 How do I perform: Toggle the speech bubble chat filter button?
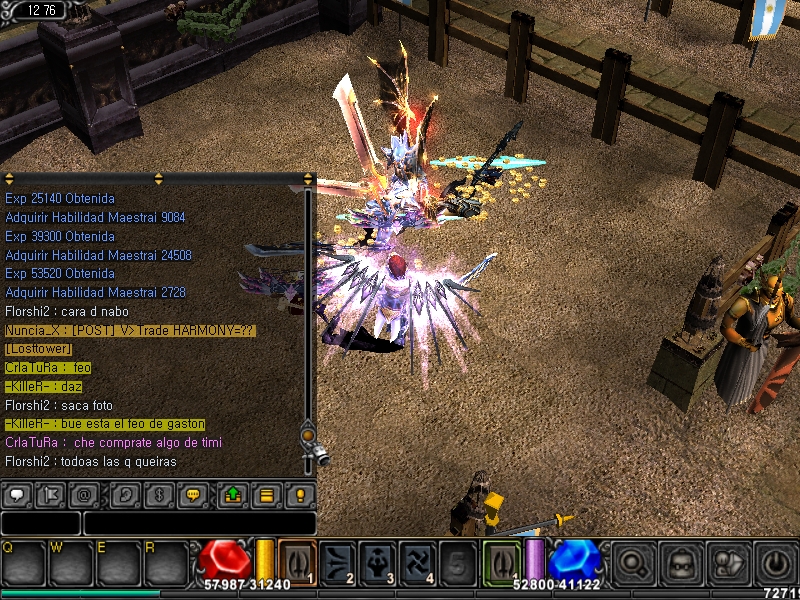pyautogui.click(x=16, y=494)
